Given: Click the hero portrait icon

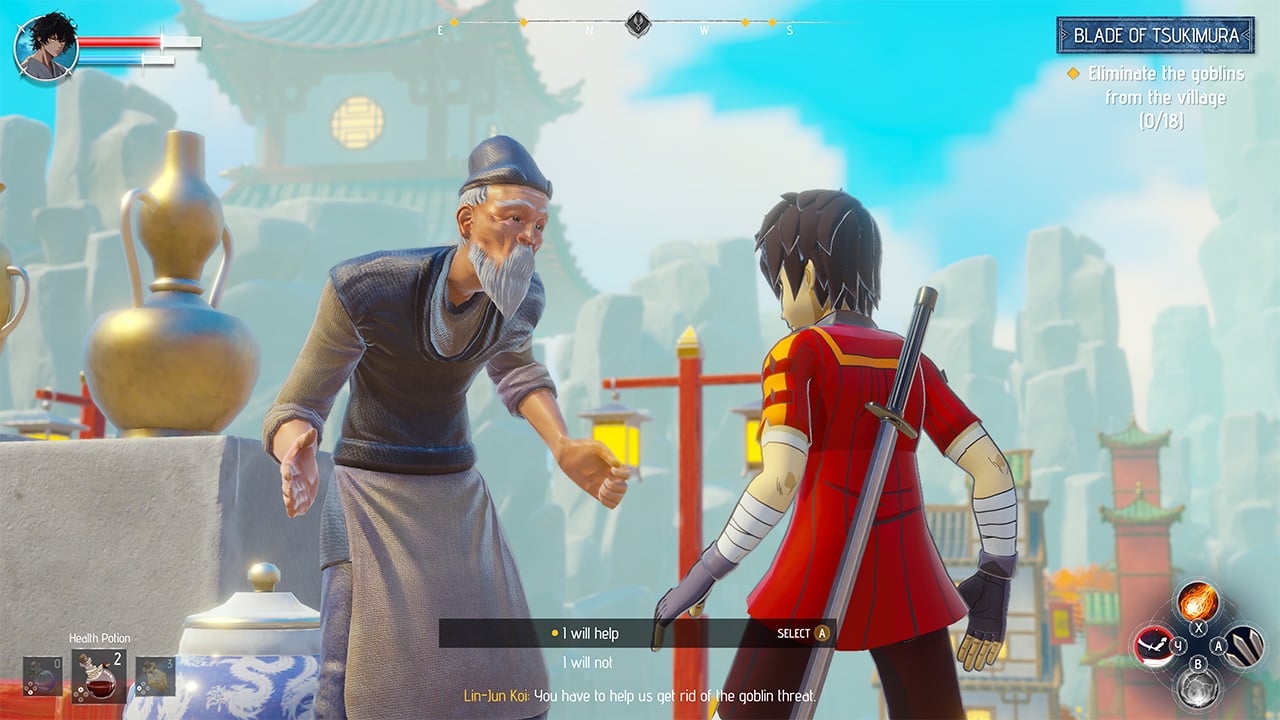Looking at the screenshot, I should [45, 49].
